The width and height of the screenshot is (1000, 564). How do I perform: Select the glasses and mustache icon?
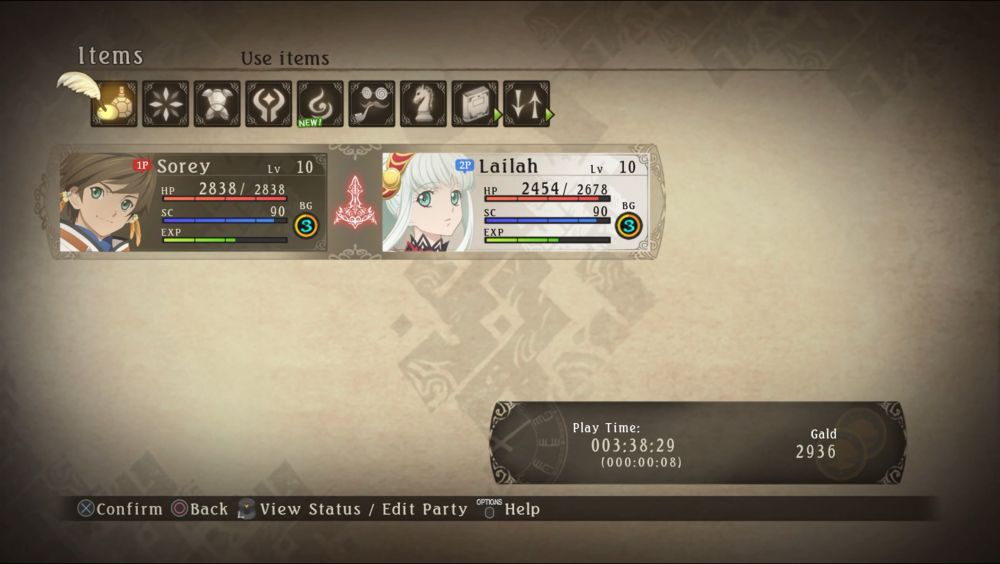tap(372, 104)
